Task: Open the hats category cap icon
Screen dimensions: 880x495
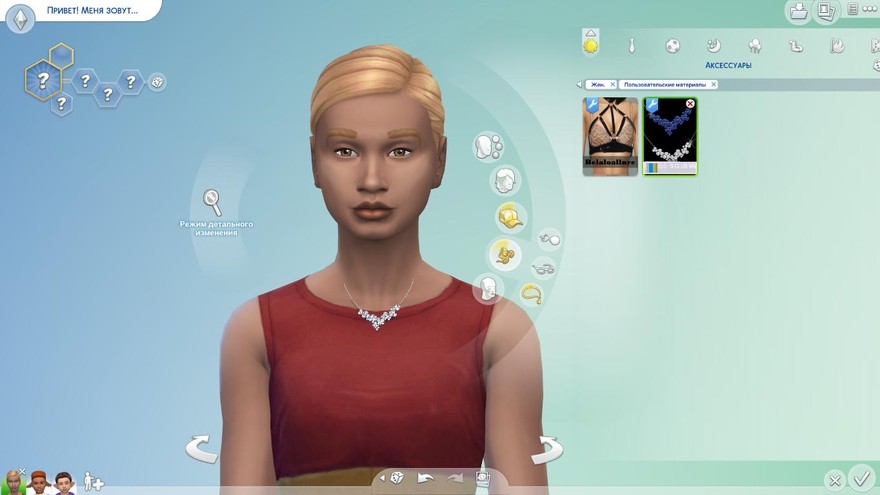Action: pos(511,217)
